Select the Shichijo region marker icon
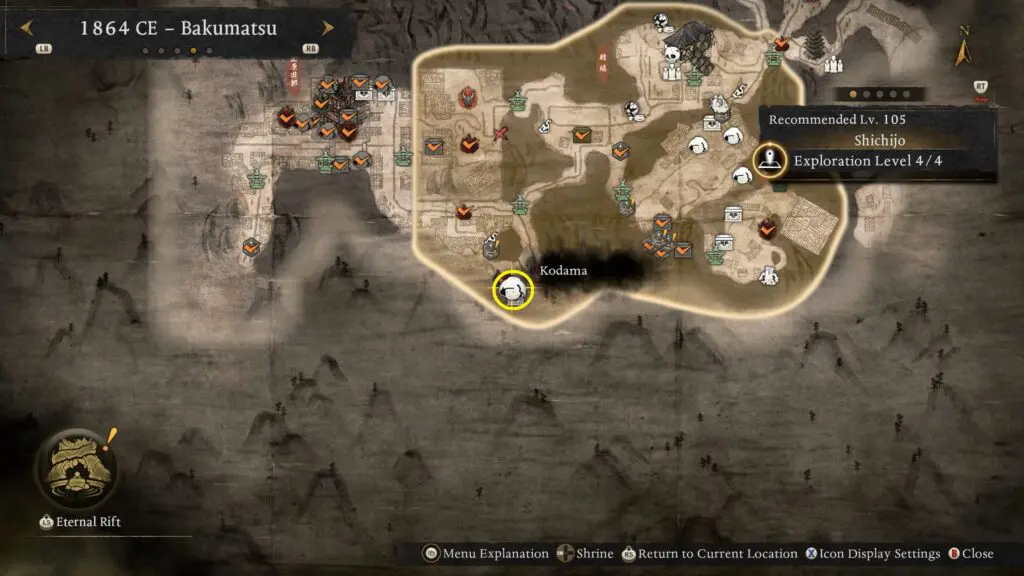The width and height of the screenshot is (1024, 576). click(x=769, y=160)
